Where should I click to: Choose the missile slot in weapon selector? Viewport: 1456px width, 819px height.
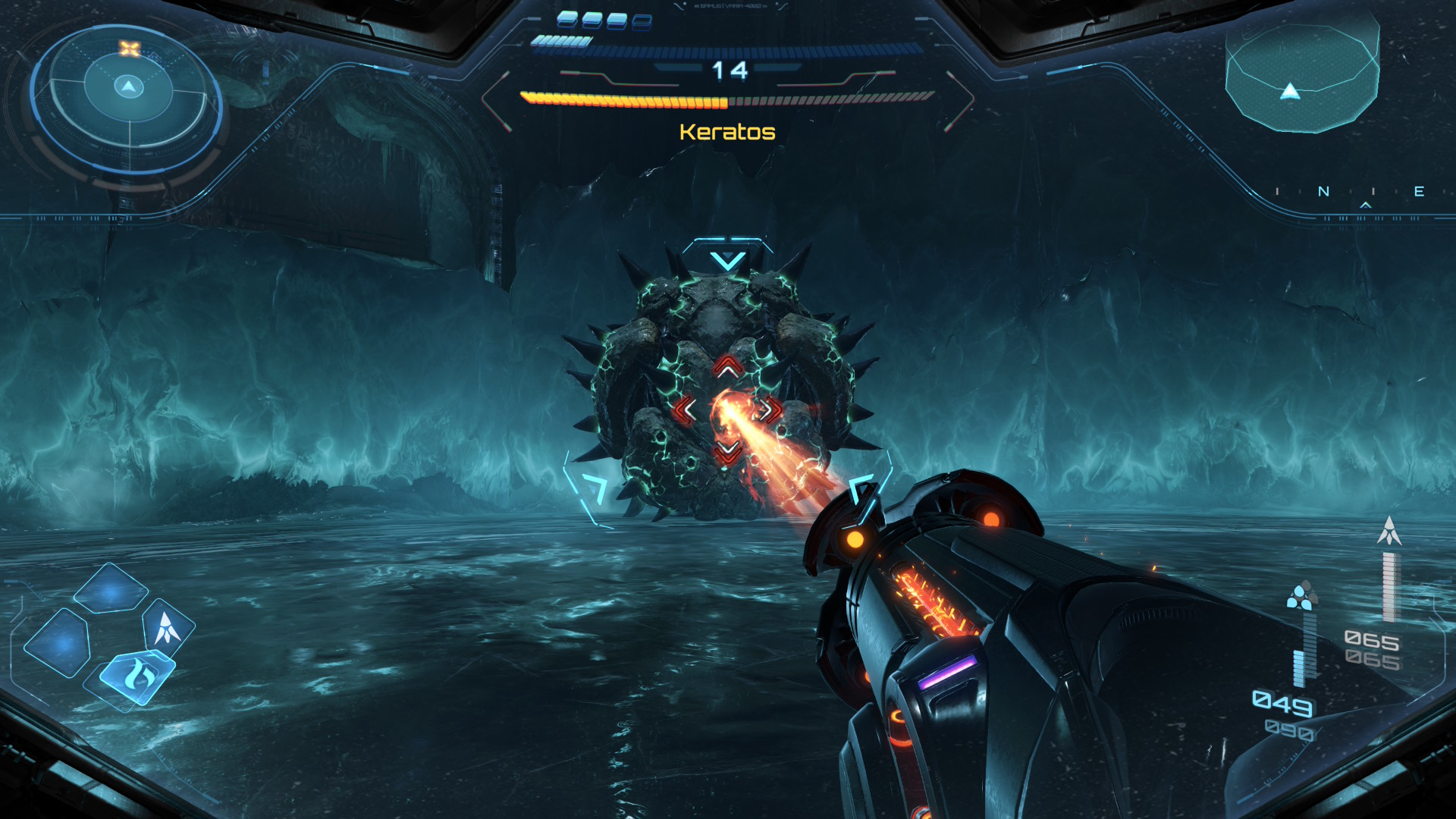tap(168, 627)
